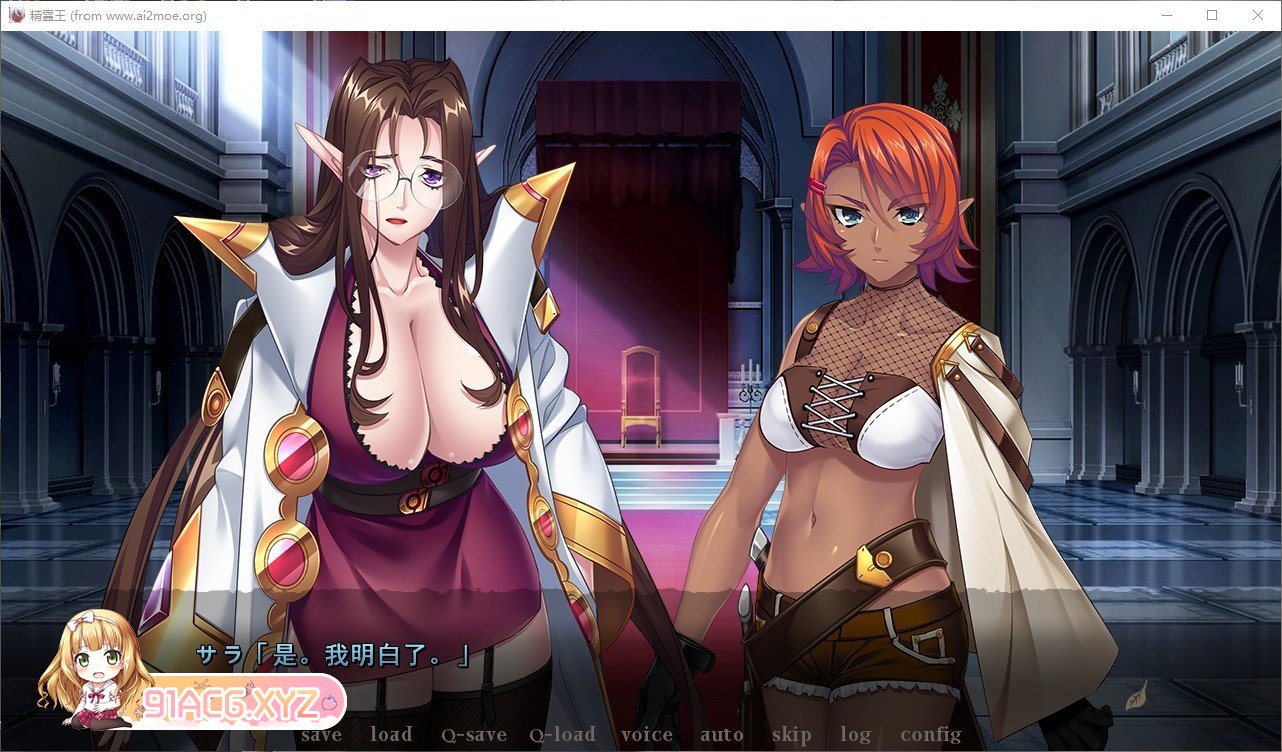This screenshot has width=1282, height=752.
Task: Enable auto read mode
Action: (721, 733)
